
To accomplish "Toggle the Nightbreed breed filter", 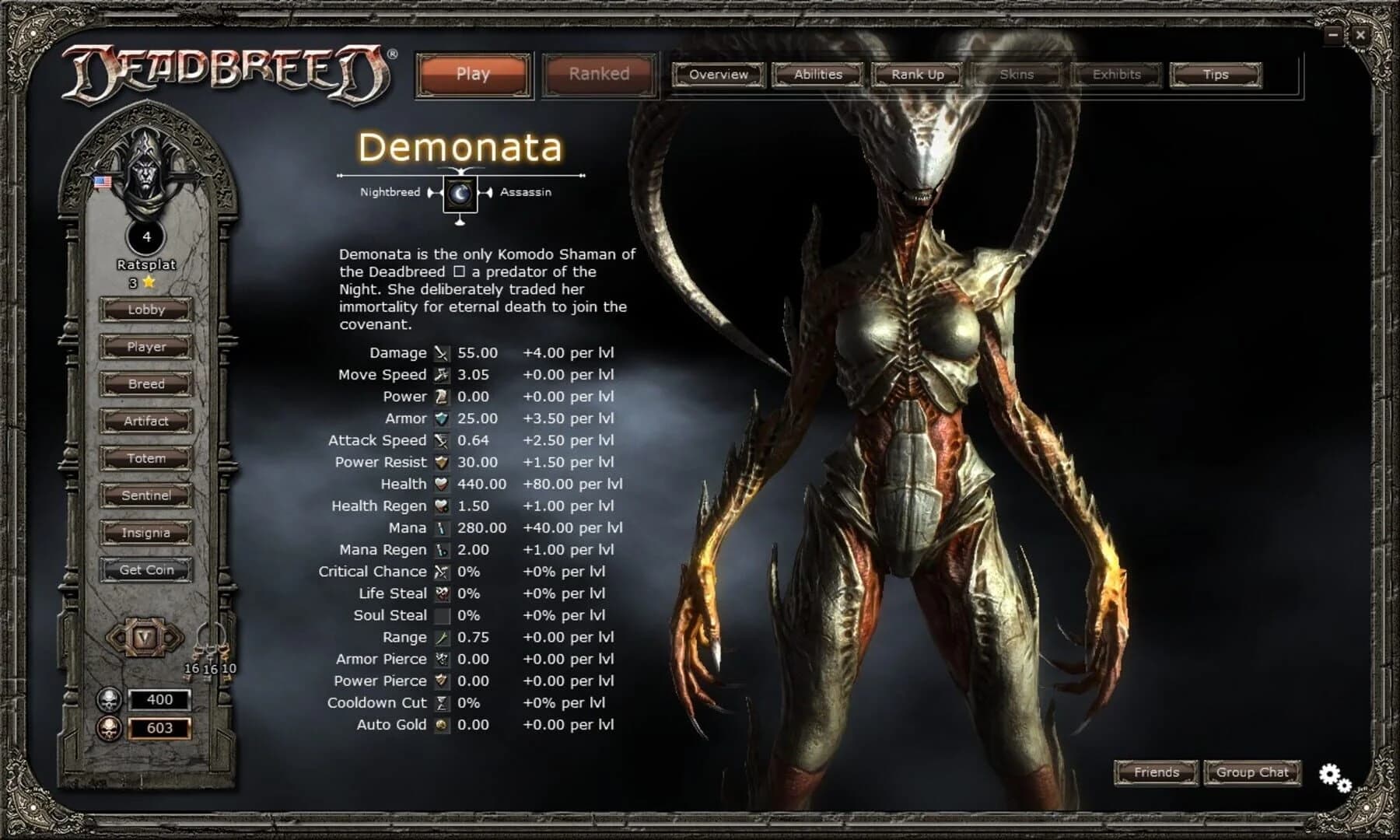I will (x=389, y=191).
